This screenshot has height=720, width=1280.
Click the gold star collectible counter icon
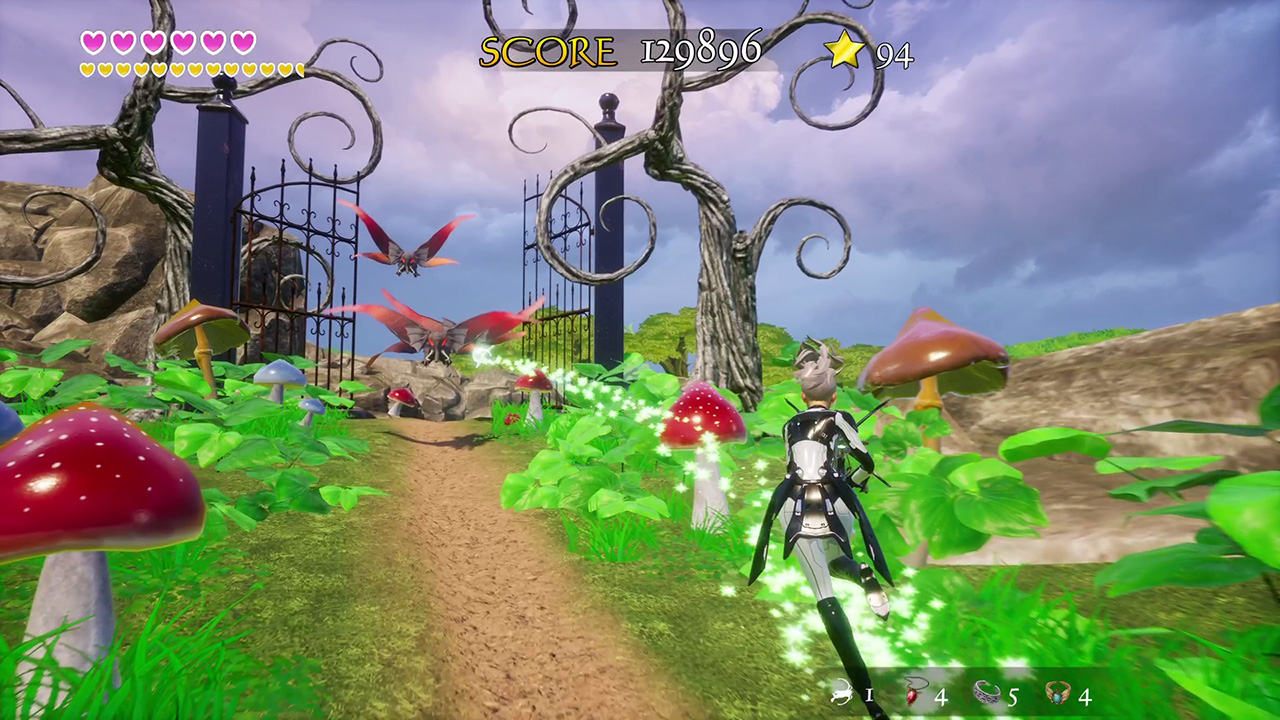pyautogui.click(x=845, y=50)
